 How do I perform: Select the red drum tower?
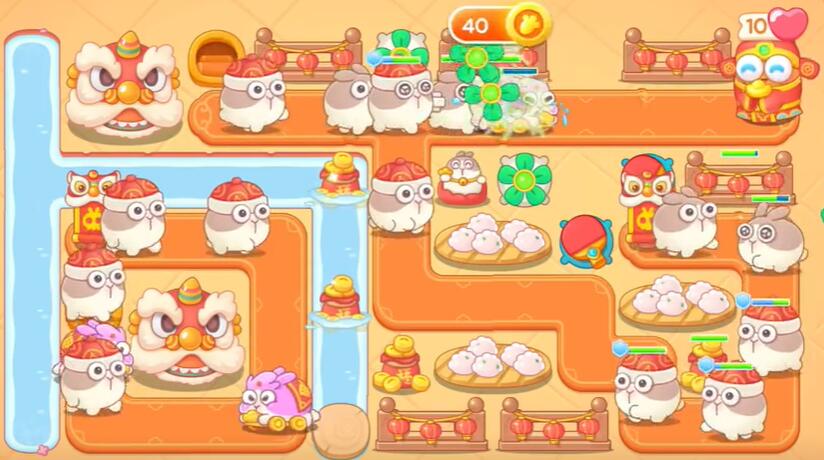coord(584,241)
